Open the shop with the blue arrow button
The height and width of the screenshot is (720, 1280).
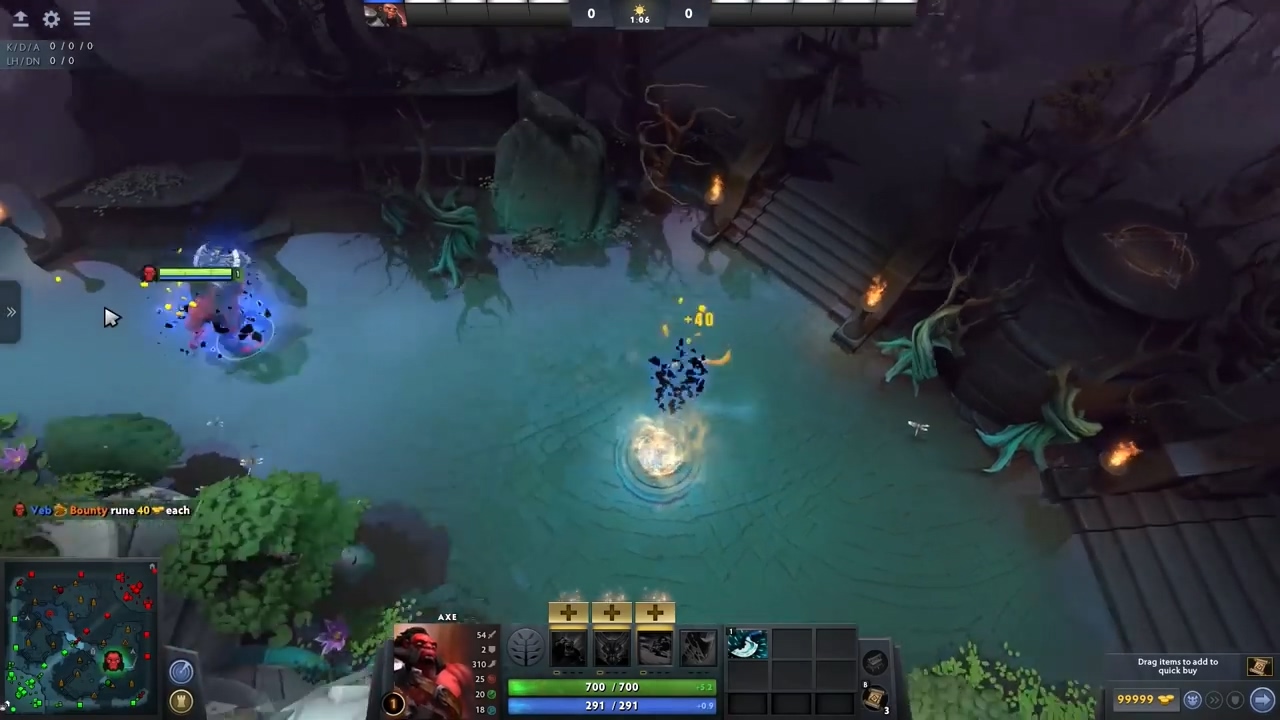[x=1263, y=700]
